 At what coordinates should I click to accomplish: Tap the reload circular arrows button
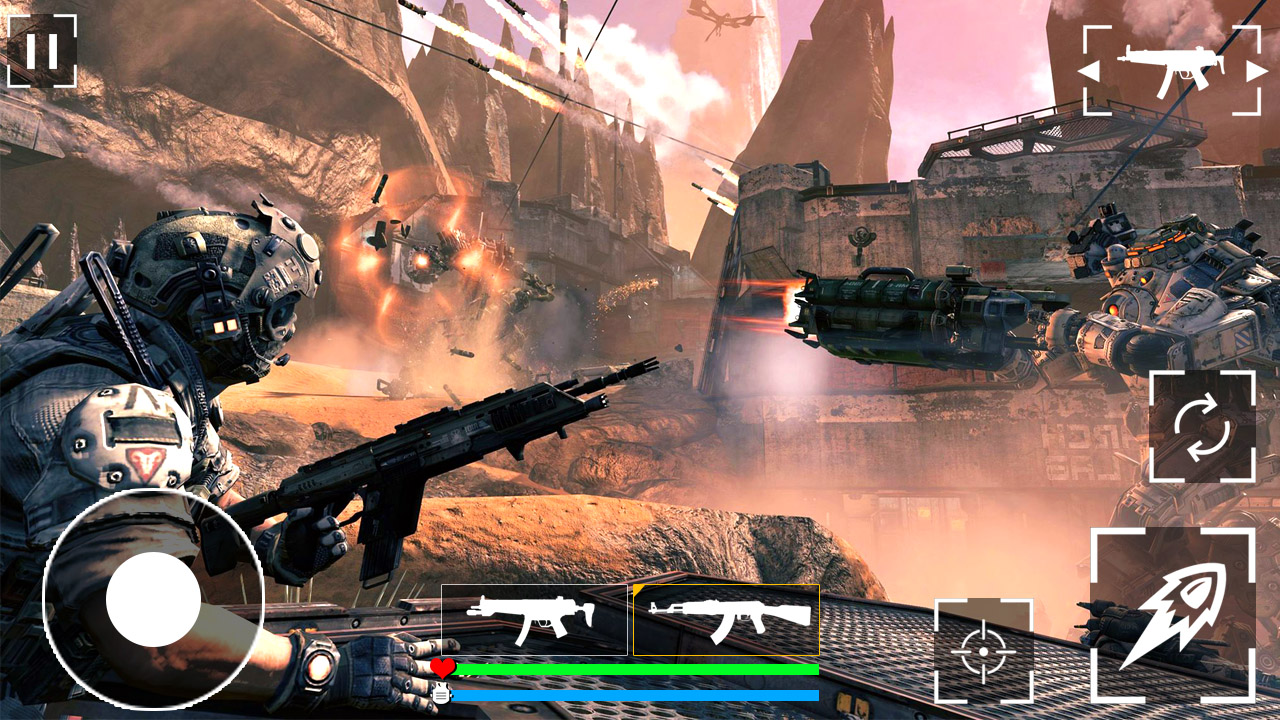[x=1202, y=426]
